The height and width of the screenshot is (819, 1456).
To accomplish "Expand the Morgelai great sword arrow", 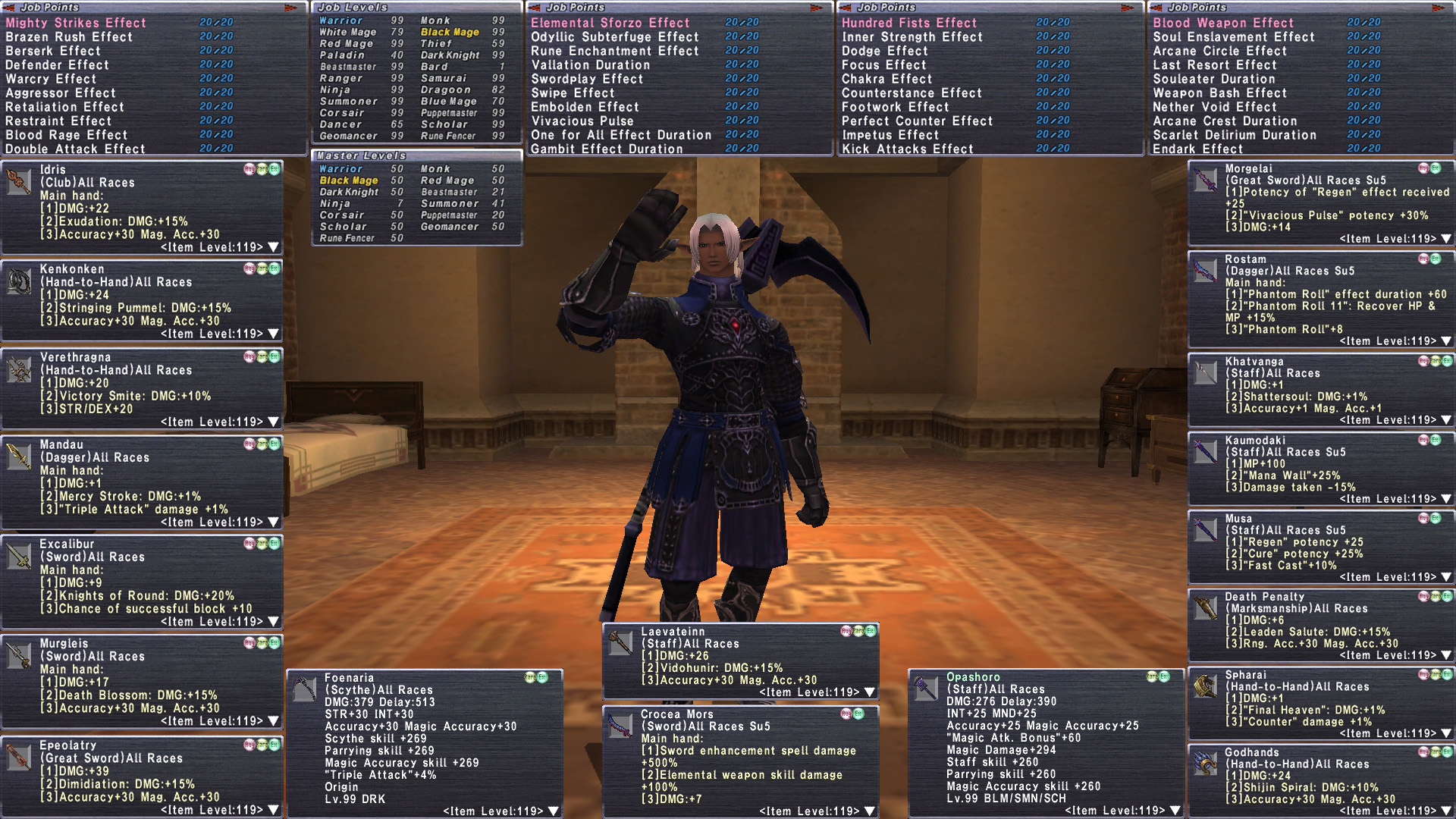I will click(x=1446, y=239).
